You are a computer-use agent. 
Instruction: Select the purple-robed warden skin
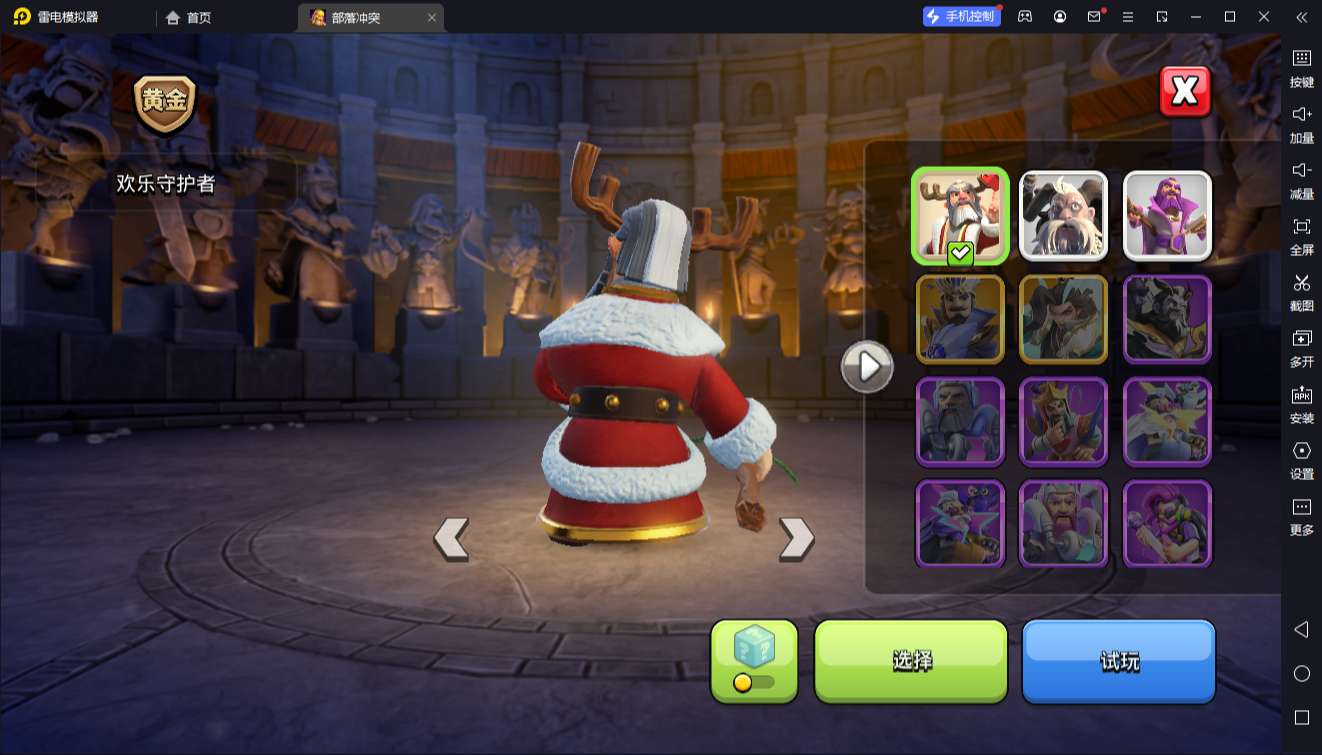click(1167, 216)
